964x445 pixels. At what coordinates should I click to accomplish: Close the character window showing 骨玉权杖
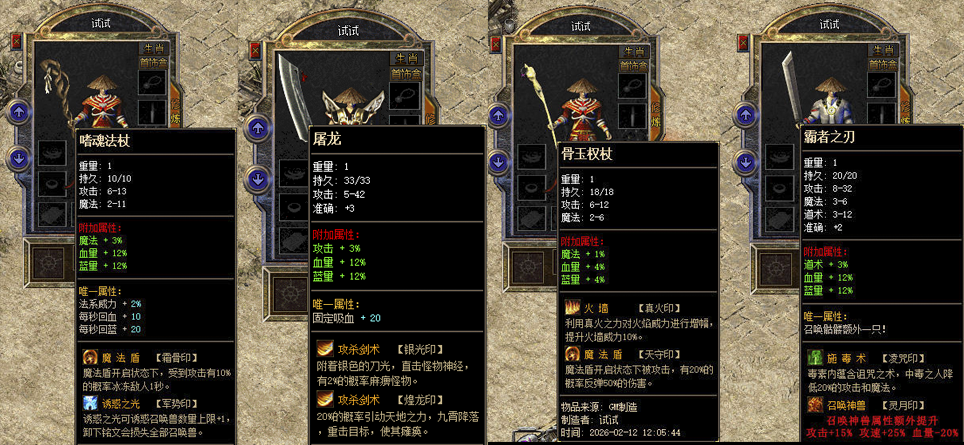tap(496, 45)
